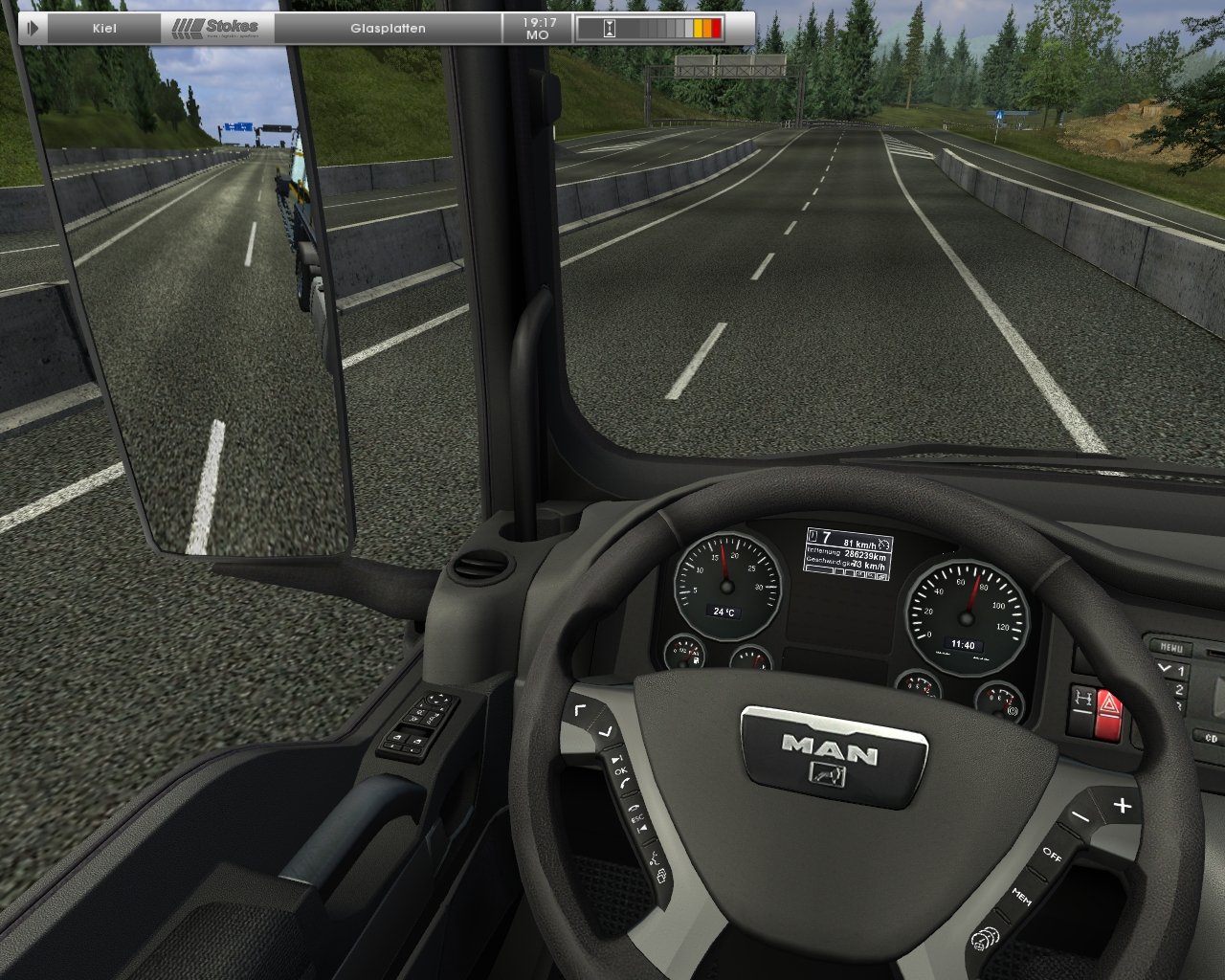Image resolution: width=1225 pixels, height=980 pixels.
Task: Click the fuel level gauge at the top
Action: [670, 26]
